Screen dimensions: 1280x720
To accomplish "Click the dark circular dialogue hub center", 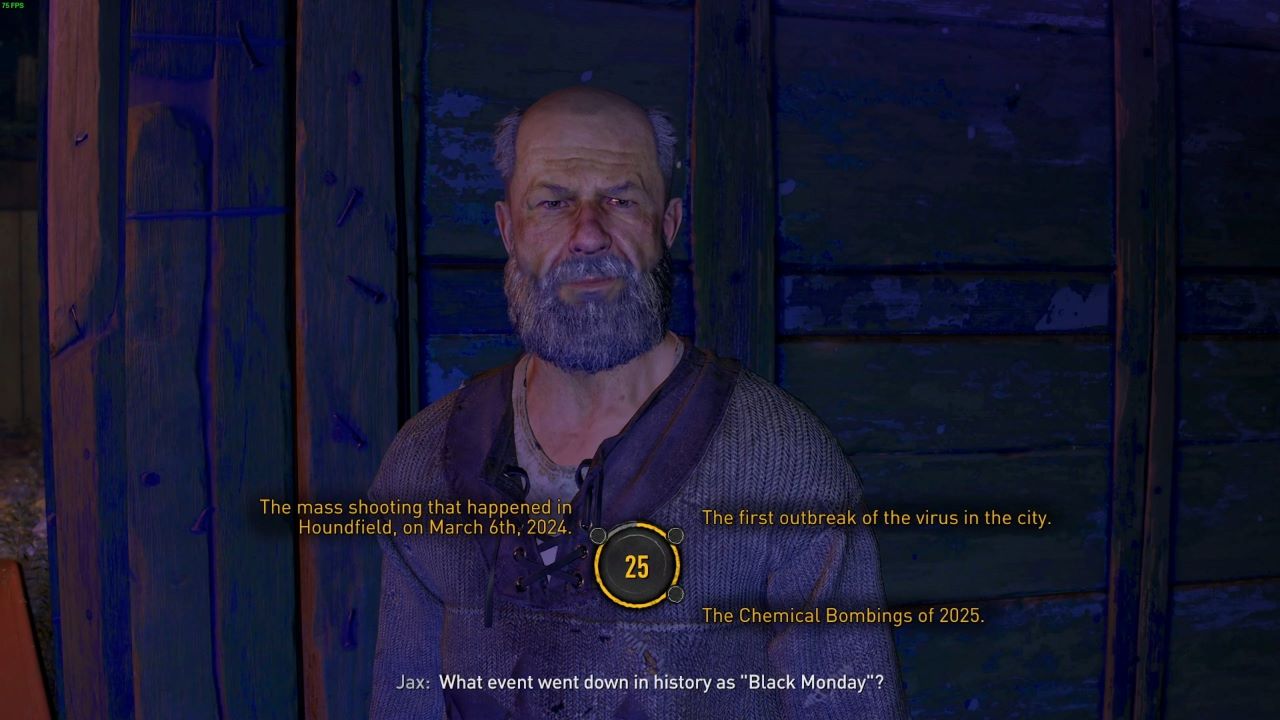I will pyautogui.click(x=635, y=567).
